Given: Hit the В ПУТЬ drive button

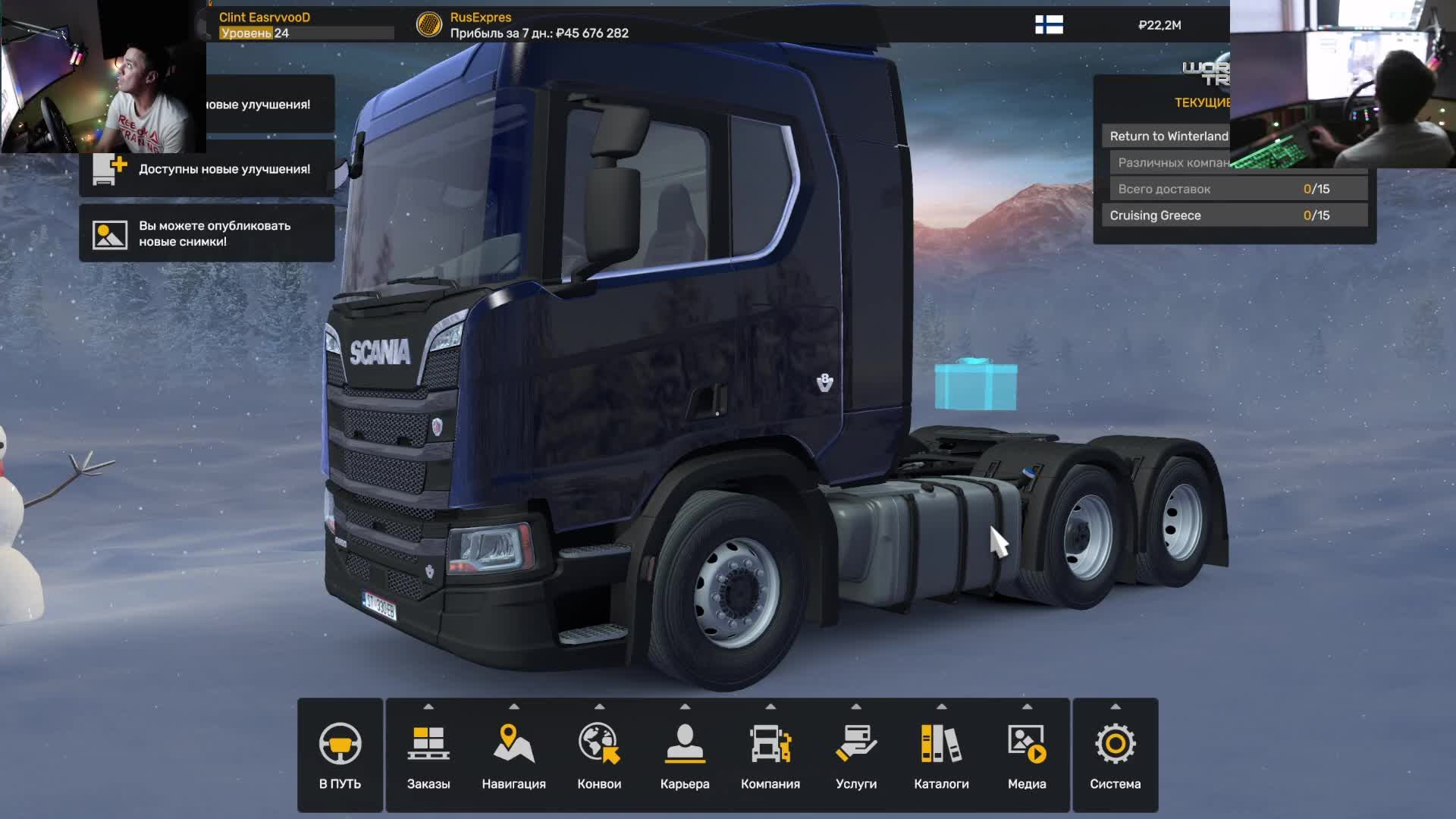Looking at the screenshot, I should (340, 755).
